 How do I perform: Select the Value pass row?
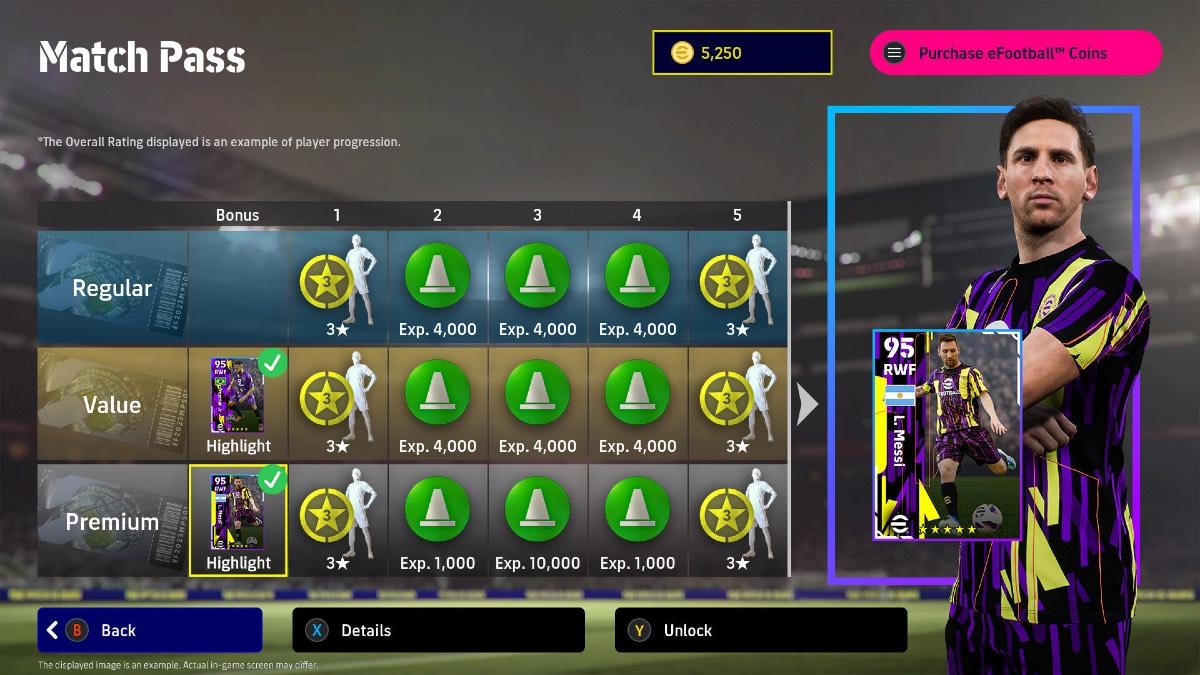tap(112, 405)
